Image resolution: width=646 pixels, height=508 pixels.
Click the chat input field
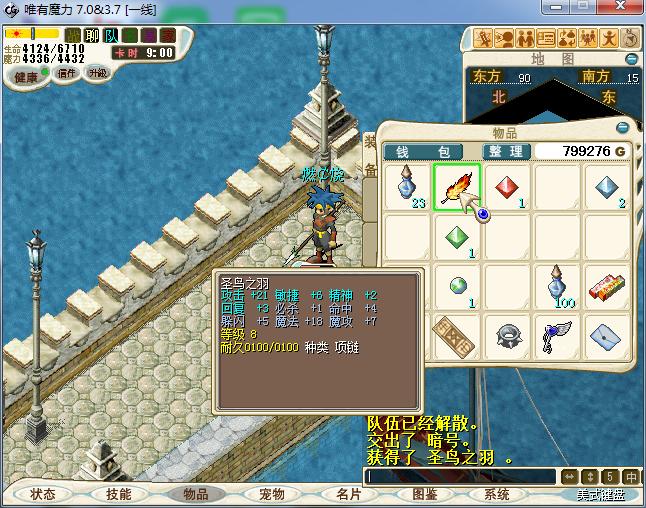(x=460, y=477)
